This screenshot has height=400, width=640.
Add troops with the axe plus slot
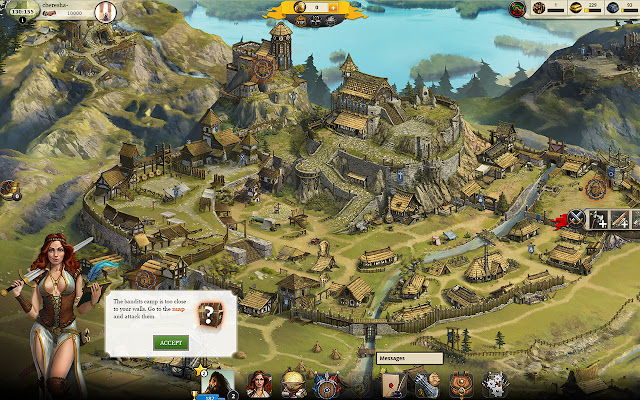click(x=599, y=219)
